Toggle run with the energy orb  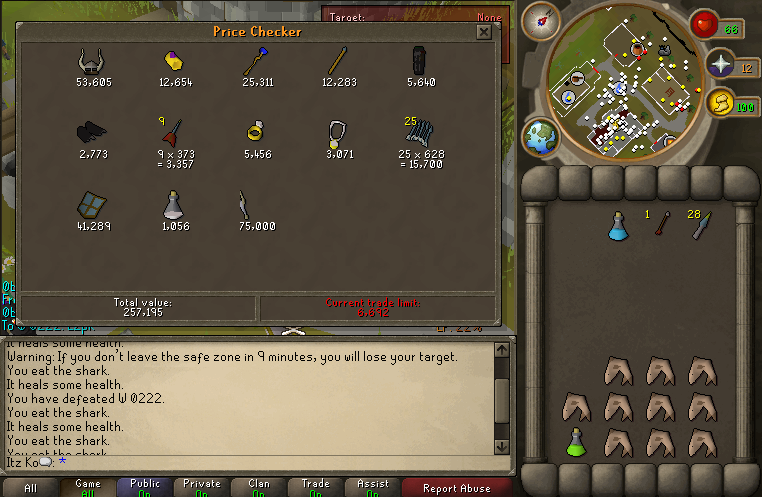tap(720, 103)
